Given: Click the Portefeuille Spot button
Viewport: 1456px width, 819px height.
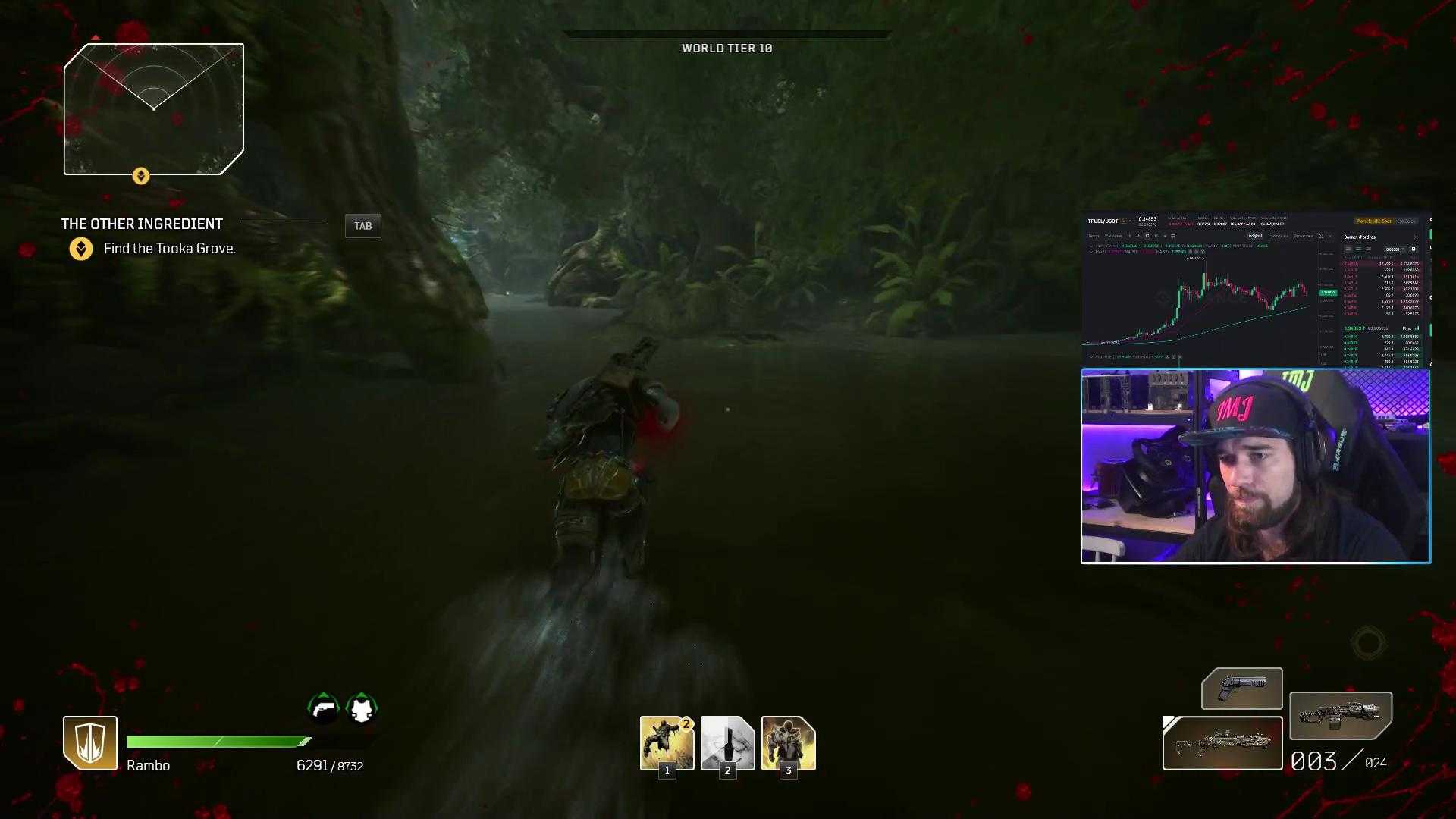Looking at the screenshot, I should tap(1373, 221).
